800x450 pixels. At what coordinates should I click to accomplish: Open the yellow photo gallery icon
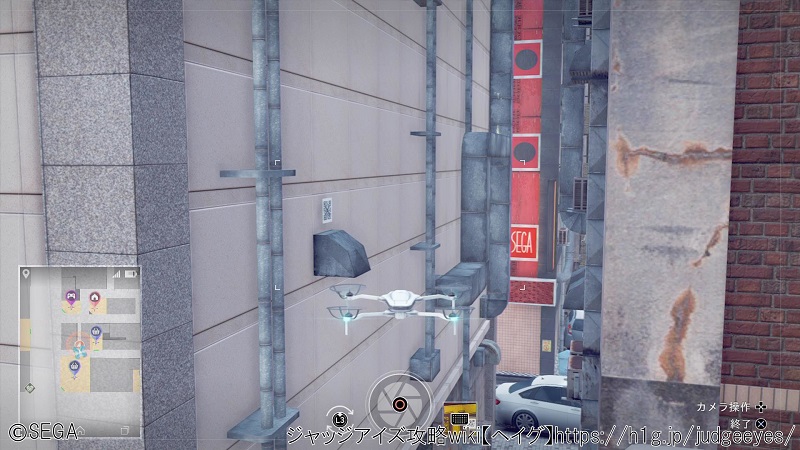coord(459,418)
